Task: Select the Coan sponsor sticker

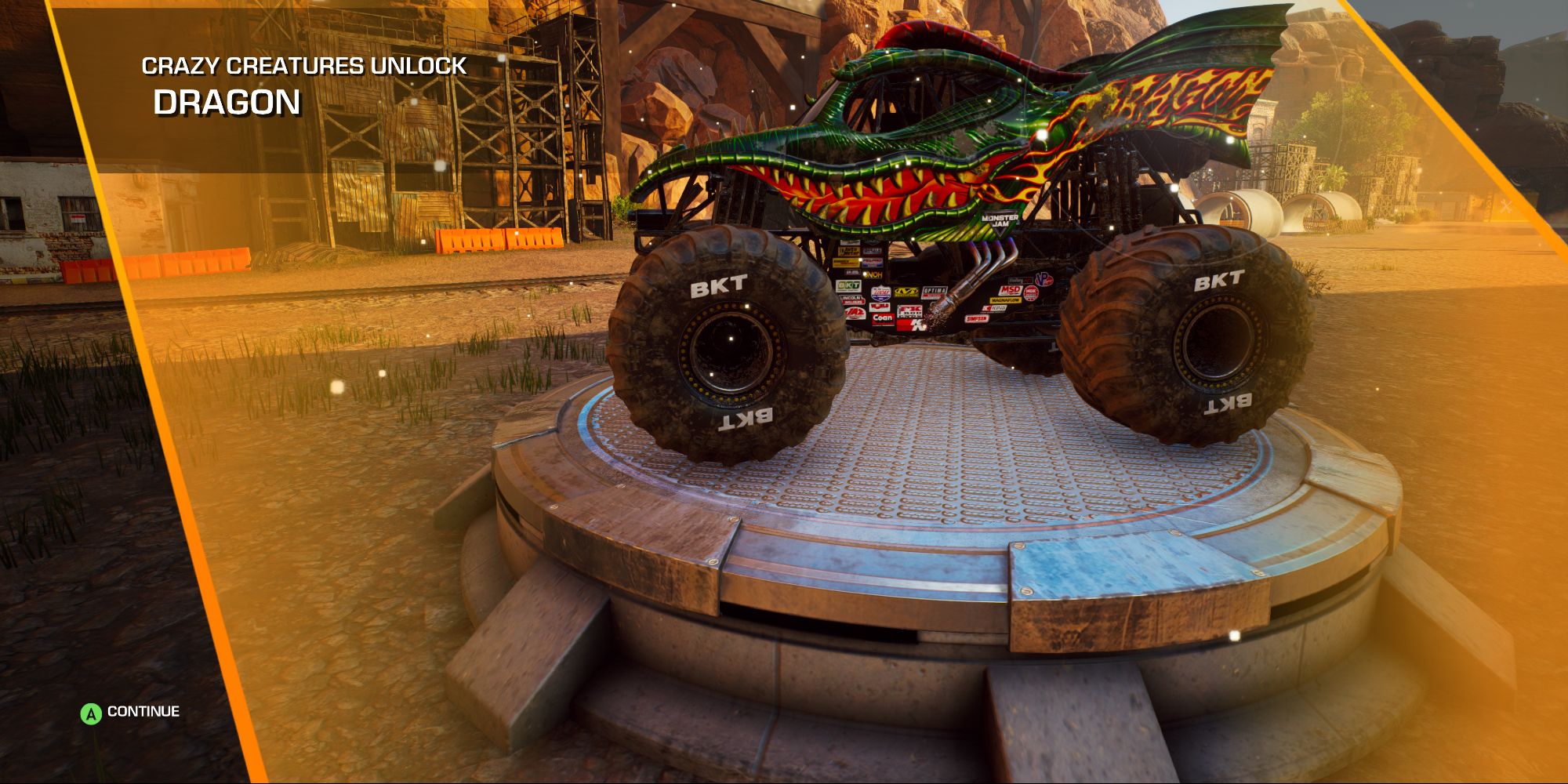Action: pyautogui.click(x=883, y=320)
